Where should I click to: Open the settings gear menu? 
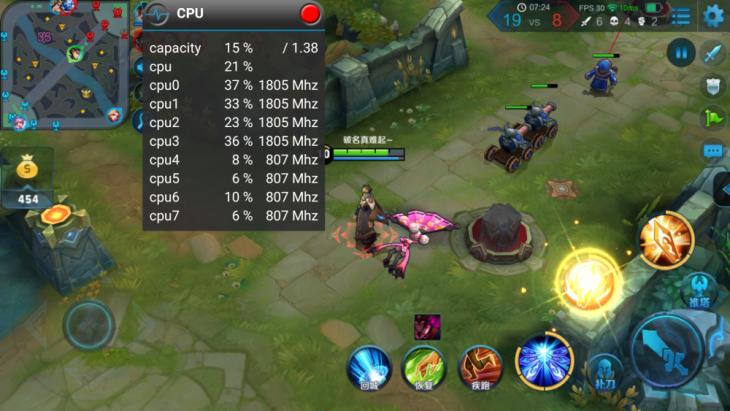tap(713, 15)
